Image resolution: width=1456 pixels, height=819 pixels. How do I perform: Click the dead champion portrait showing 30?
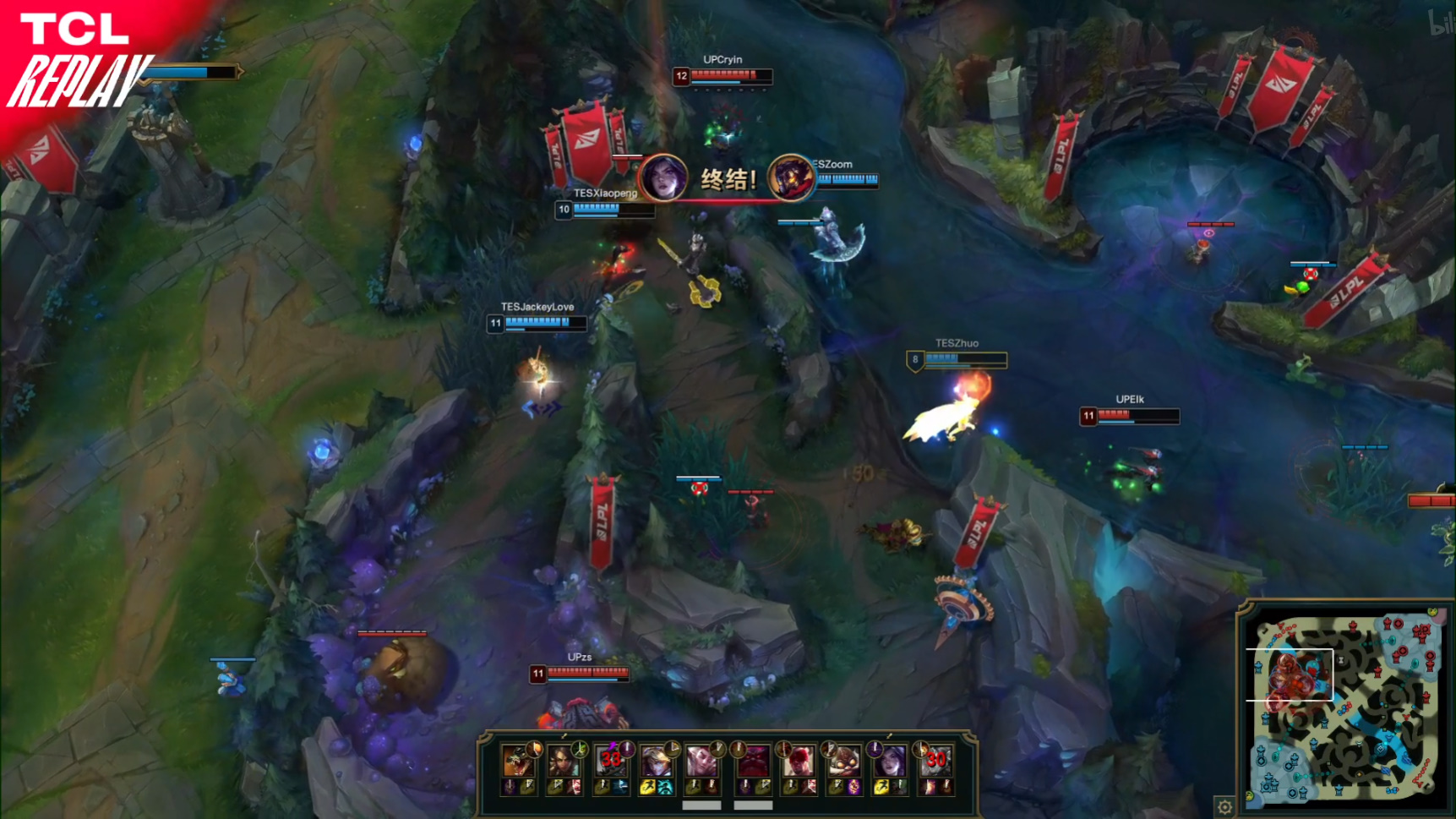point(935,762)
